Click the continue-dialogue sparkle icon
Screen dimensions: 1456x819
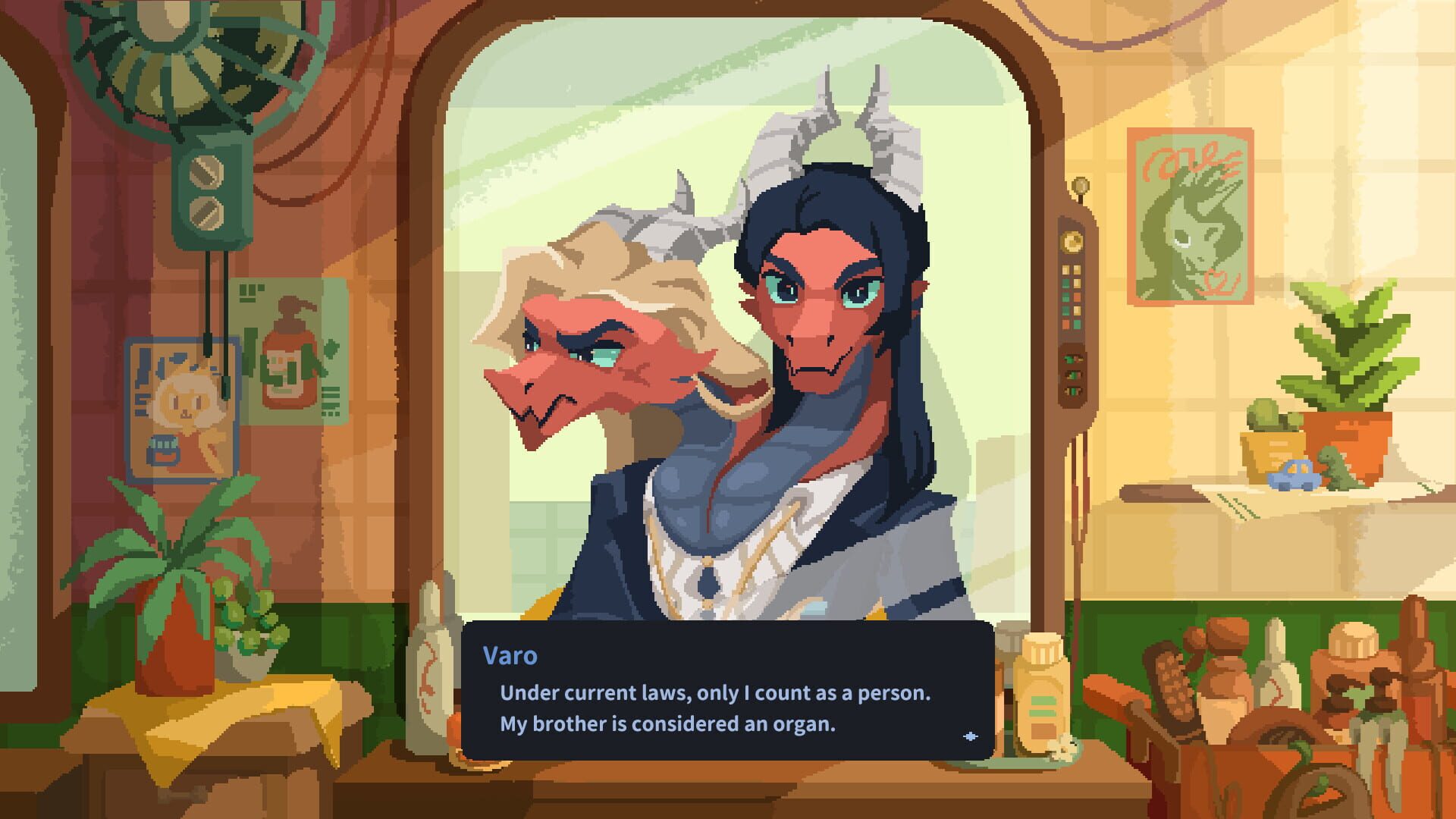(x=971, y=736)
